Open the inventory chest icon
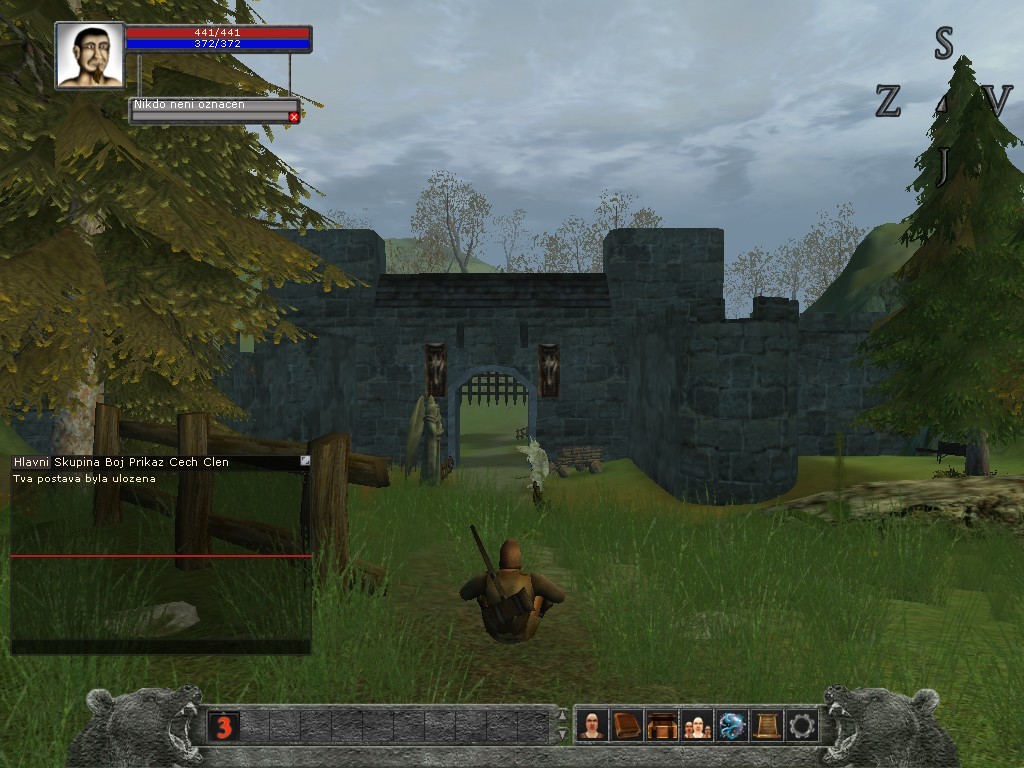 click(662, 725)
